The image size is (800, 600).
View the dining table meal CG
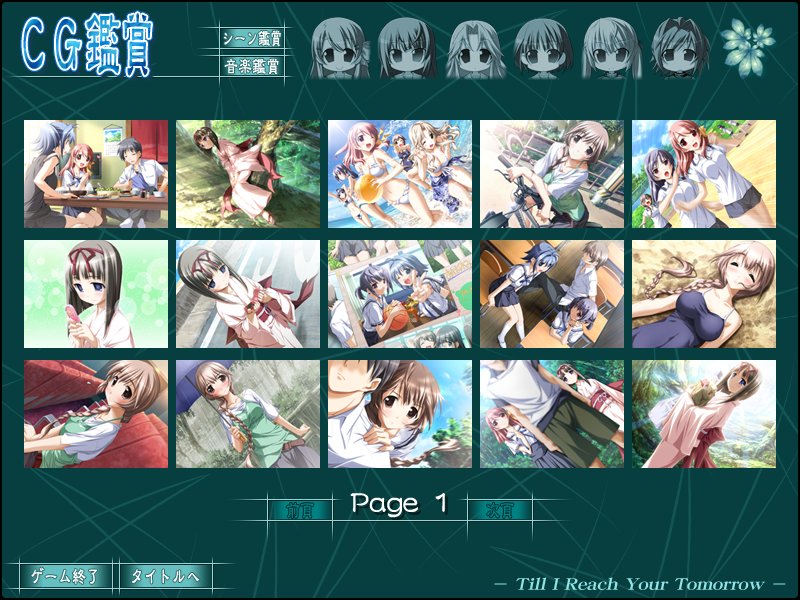[x=96, y=174]
